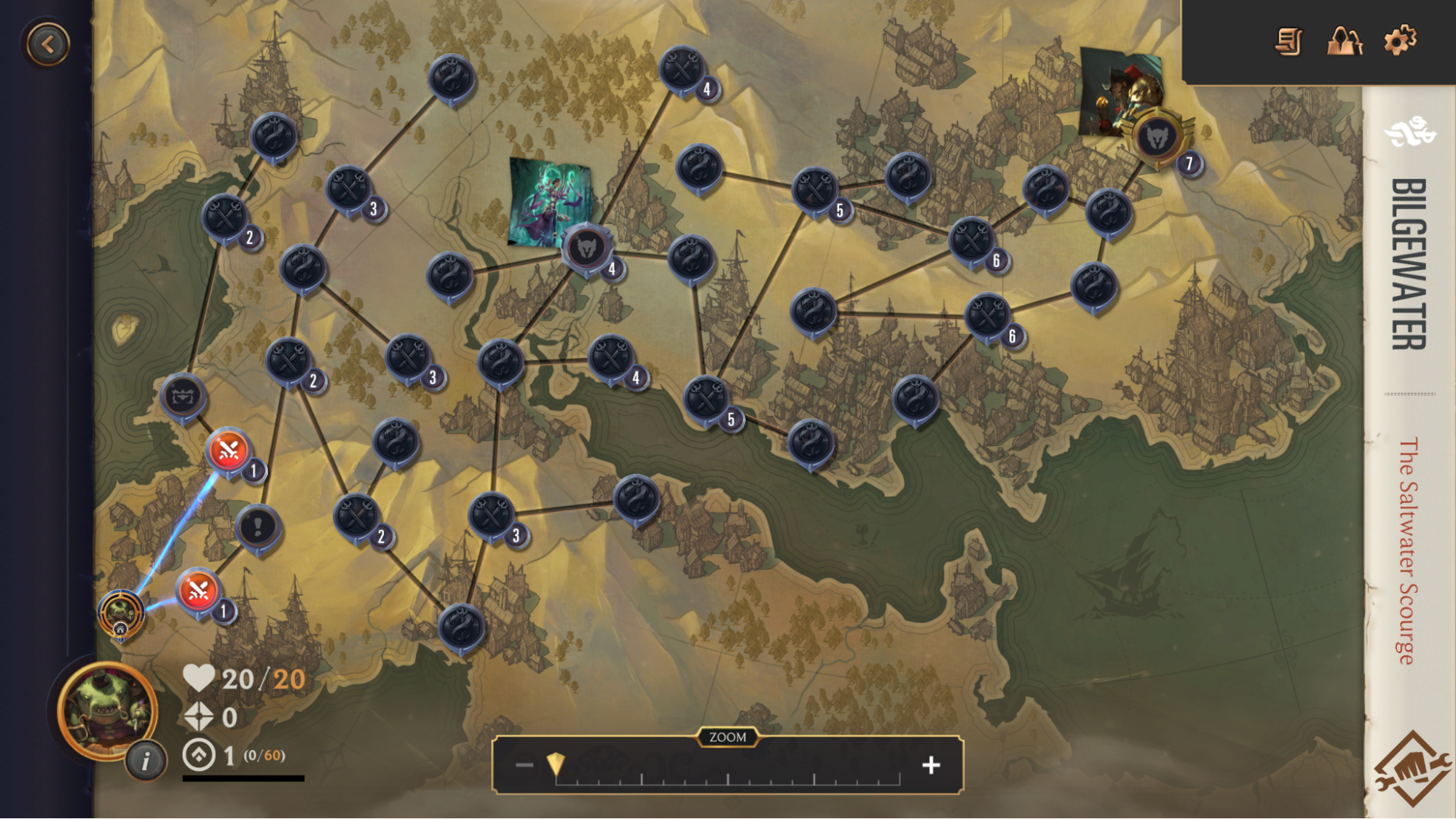
Task: Open the settings gear menu
Action: tap(1400, 41)
